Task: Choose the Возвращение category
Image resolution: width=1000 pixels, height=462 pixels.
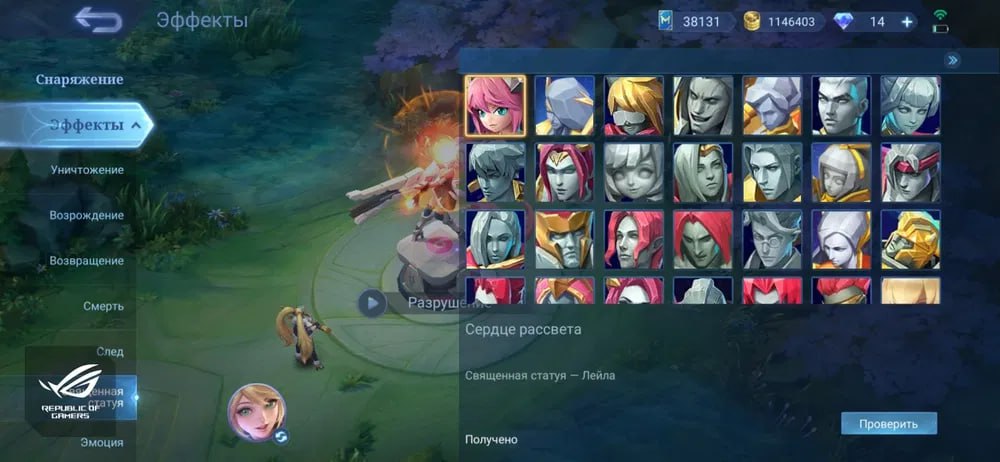Action: point(87,261)
